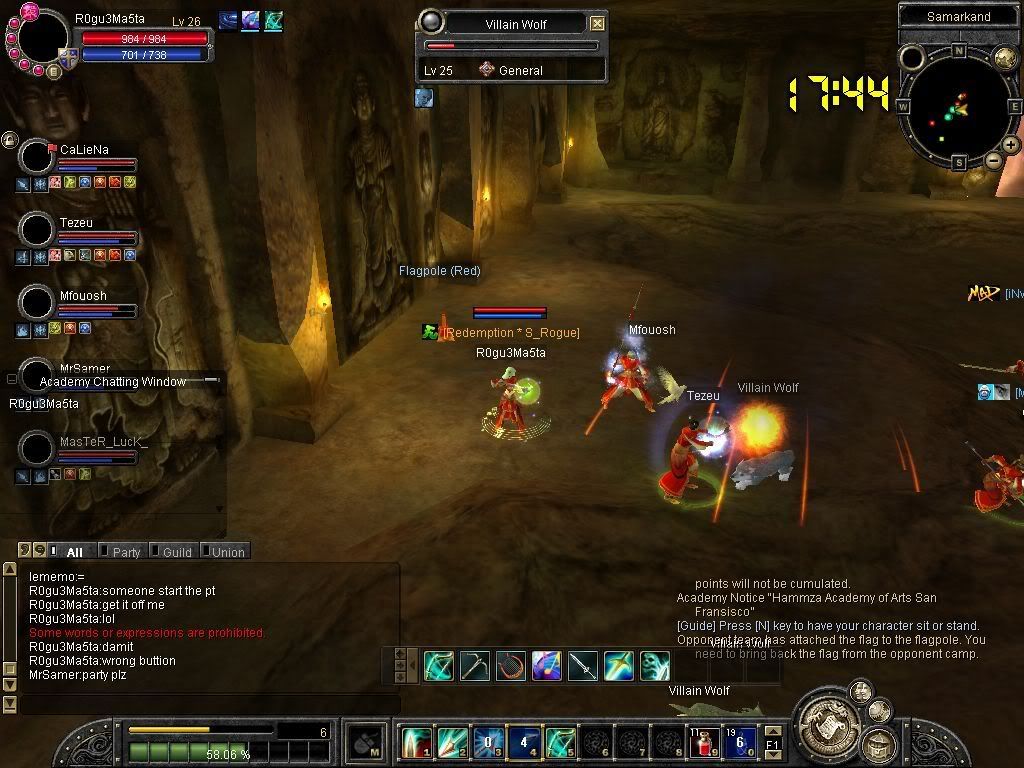Zoom out the minimap with minus button
This screenshot has height=768, width=1024.
[993, 160]
